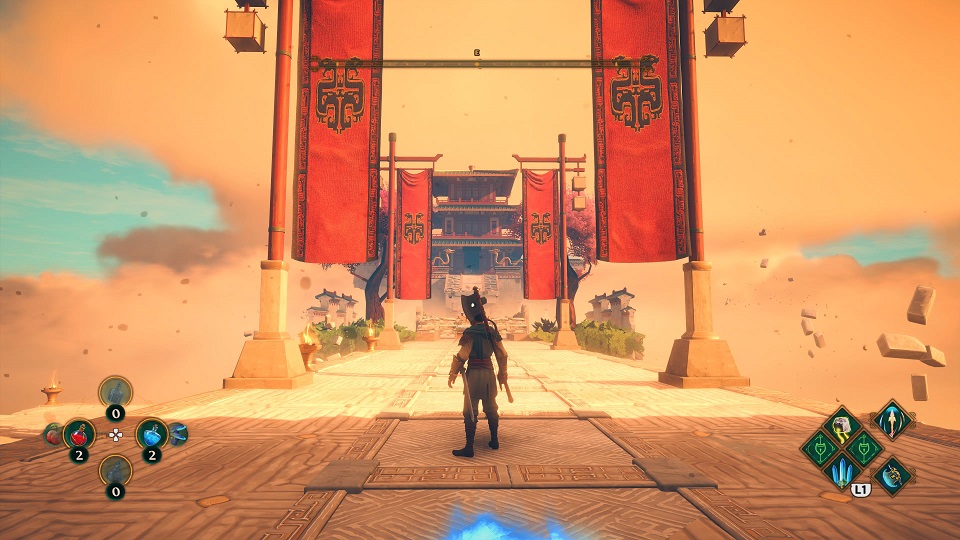
Task: Select the glowing spear weapon skill
Action: pyautogui.click(x=891, y=419)
